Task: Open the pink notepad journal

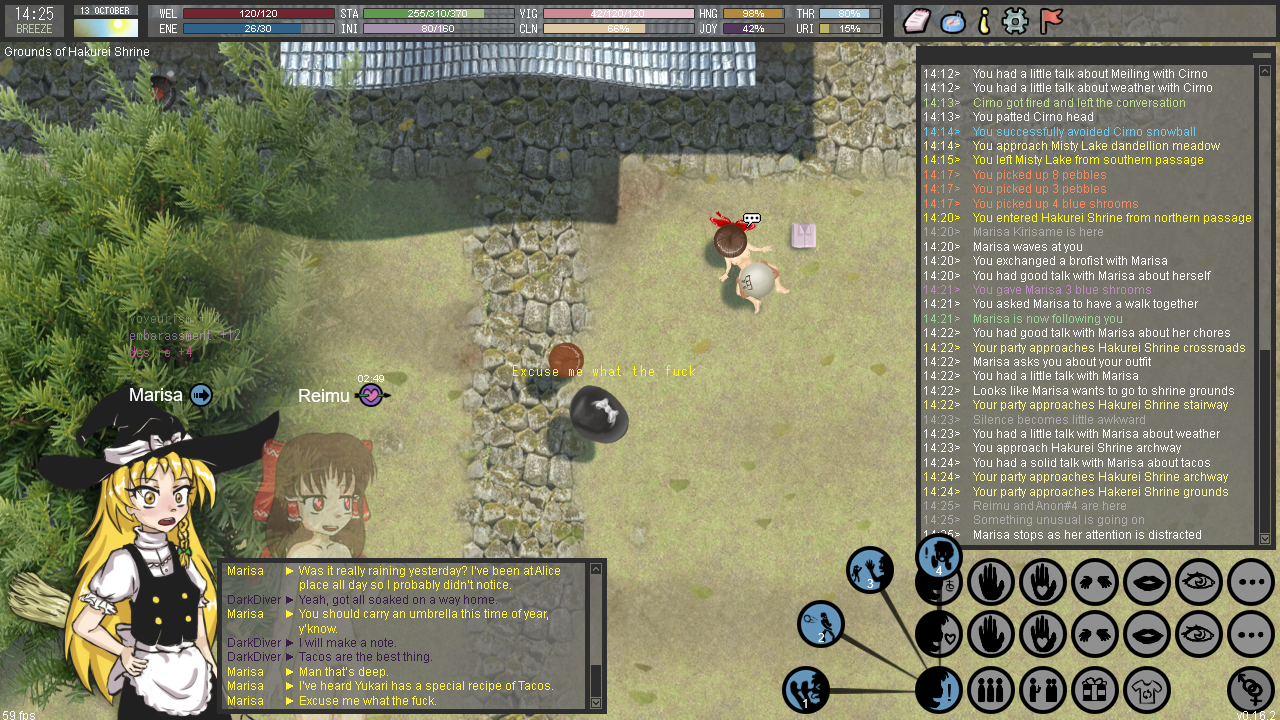Action: [x=918, y=21]
